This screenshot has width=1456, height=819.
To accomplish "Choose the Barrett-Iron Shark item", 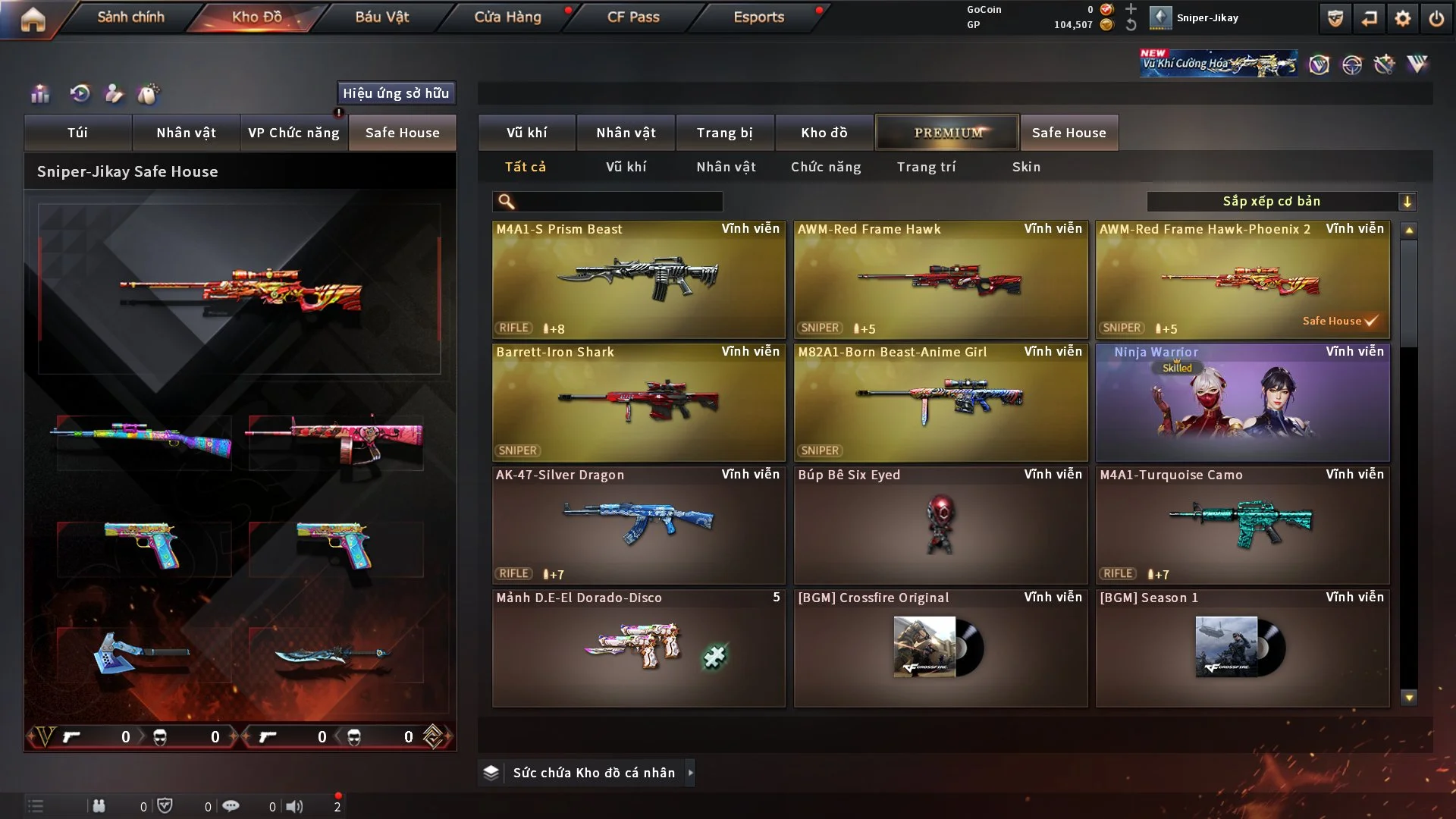I will (638, 402).
